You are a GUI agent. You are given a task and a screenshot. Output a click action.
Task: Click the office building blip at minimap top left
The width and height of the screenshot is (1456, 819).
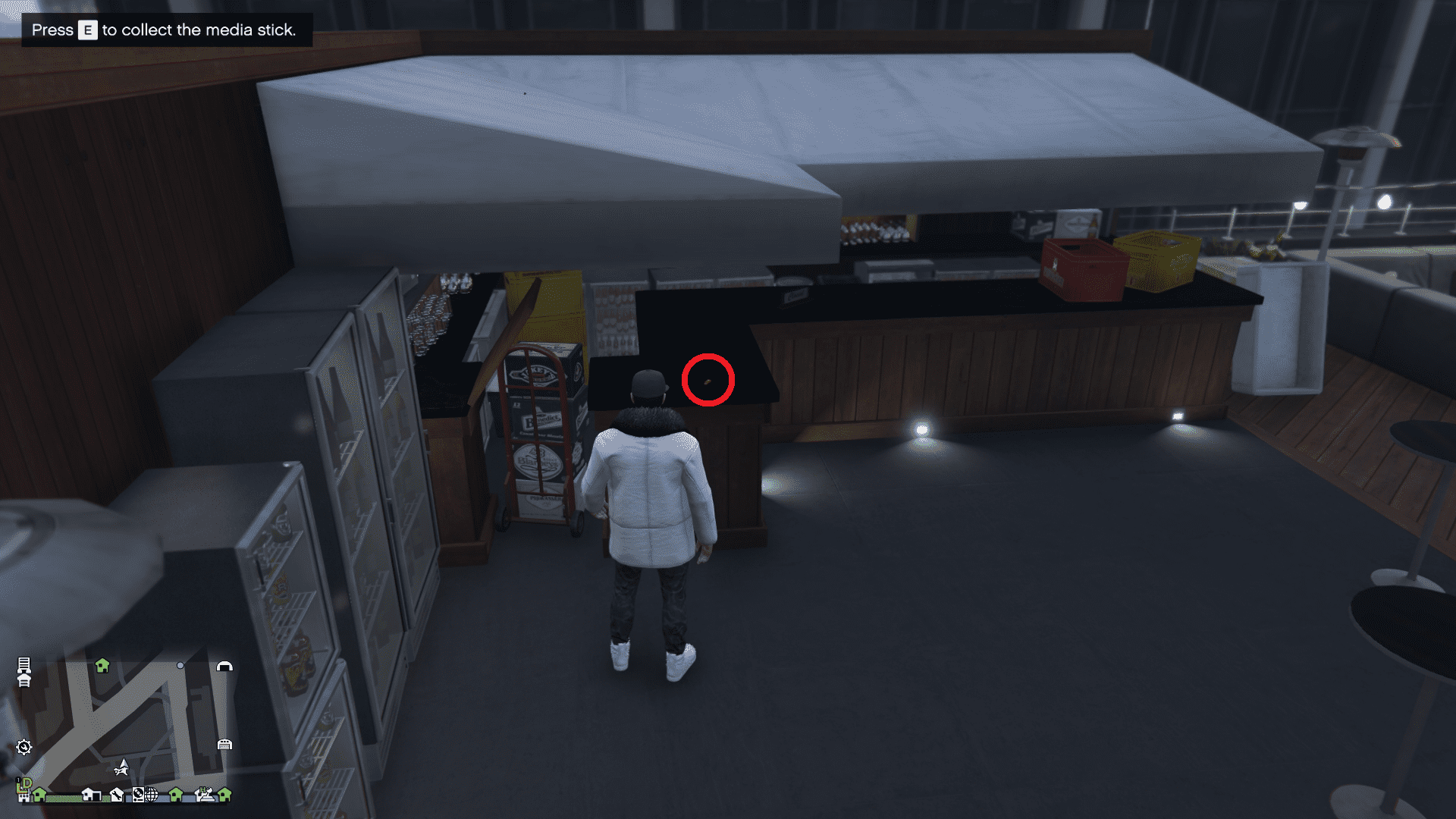tap(24, 666)
